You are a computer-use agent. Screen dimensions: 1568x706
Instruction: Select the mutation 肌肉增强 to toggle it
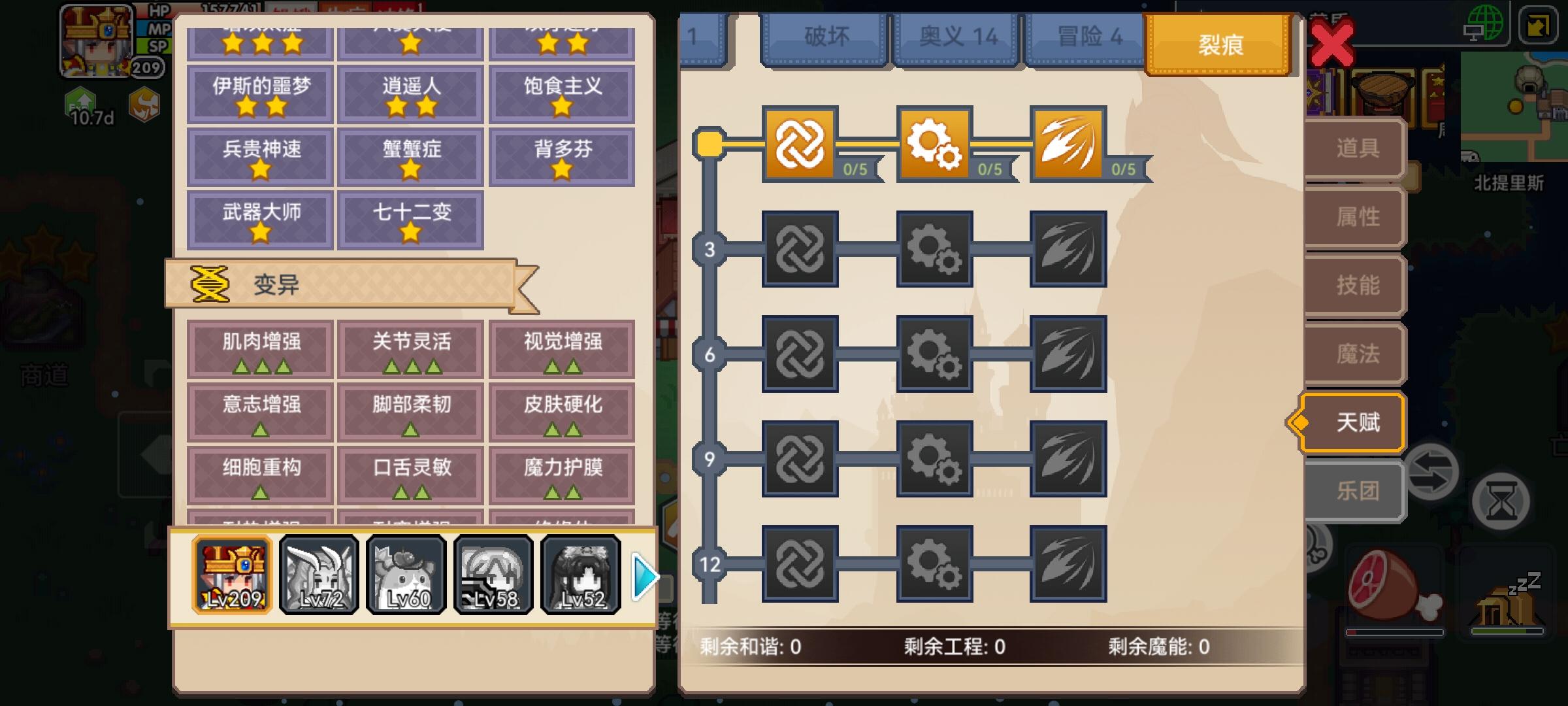coord(259,350)
